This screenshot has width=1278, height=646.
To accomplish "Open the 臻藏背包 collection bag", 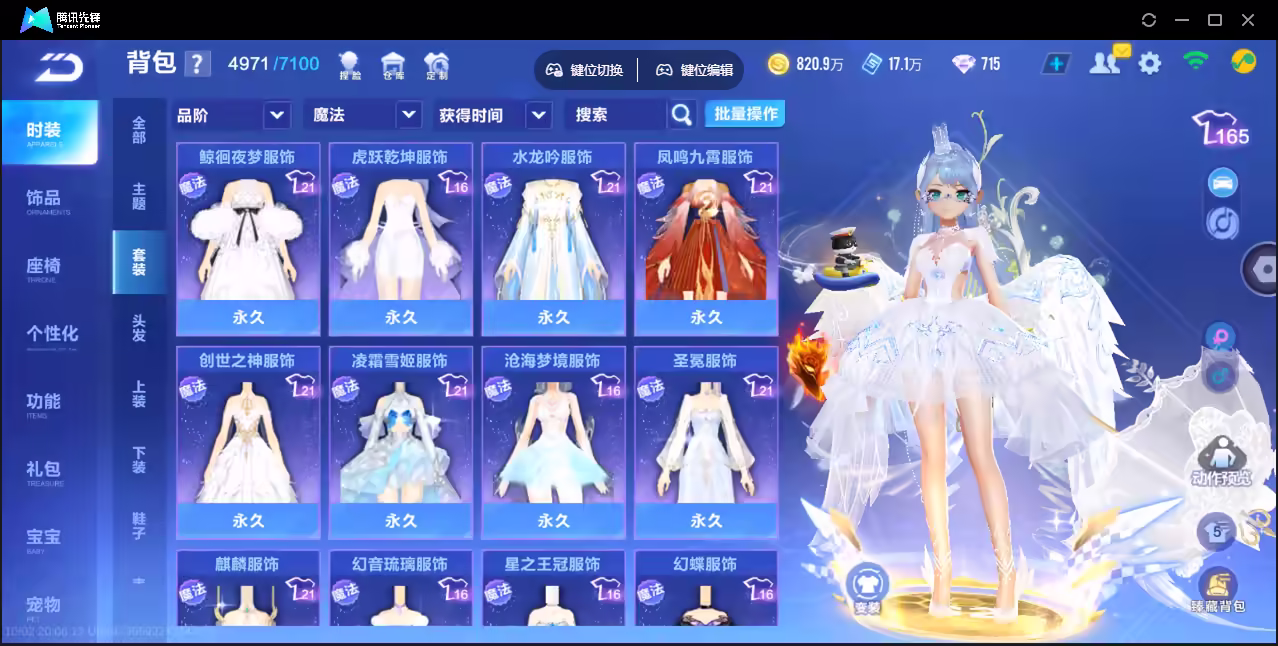I will point(1217,590).
